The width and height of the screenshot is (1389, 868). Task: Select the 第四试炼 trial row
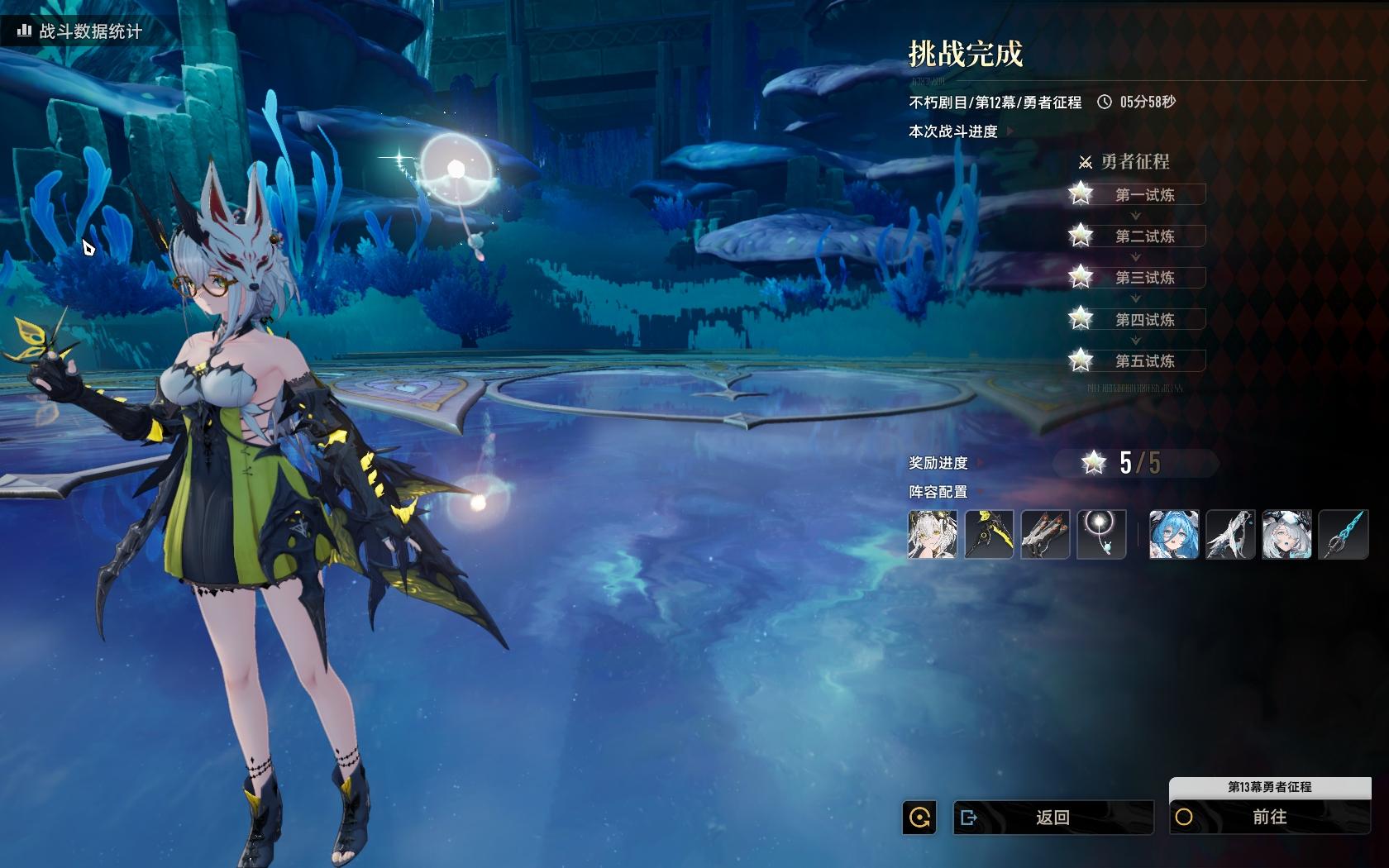click(x=1144, y=320)
